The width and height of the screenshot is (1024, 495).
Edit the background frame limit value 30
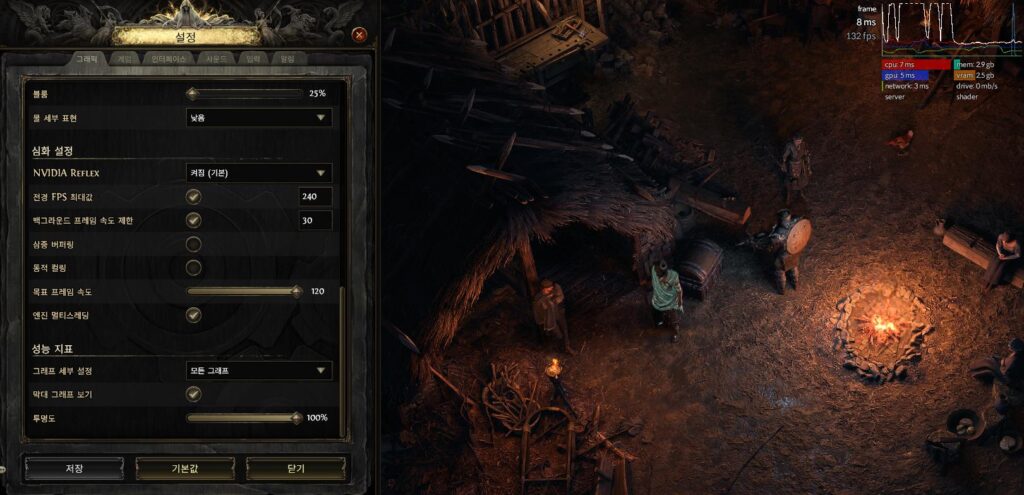point(315,220)
